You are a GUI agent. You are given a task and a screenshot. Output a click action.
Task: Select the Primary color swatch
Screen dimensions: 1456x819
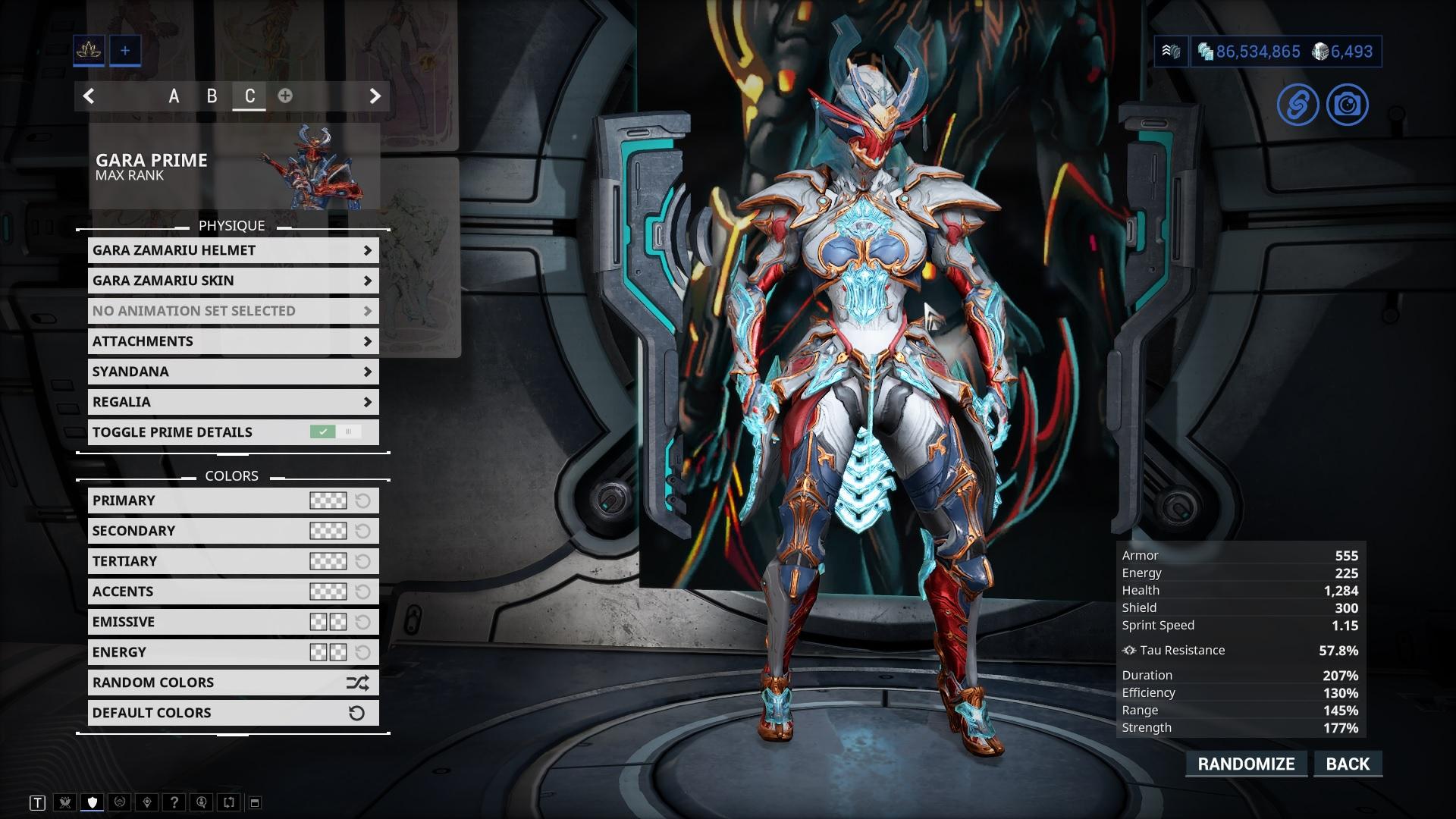(328, 500)
